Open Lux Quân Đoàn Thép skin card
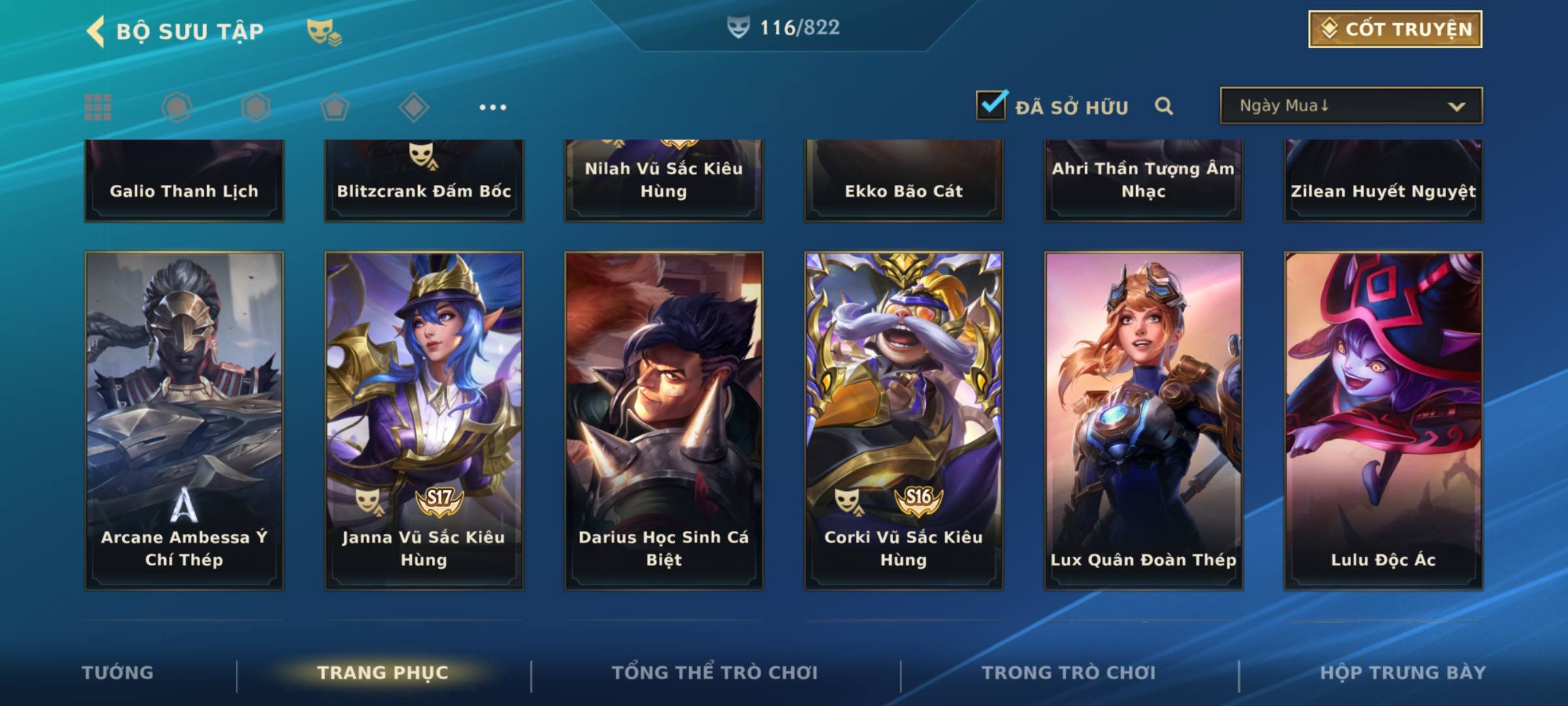The image size is (1568, 706). click(1143, 420)
